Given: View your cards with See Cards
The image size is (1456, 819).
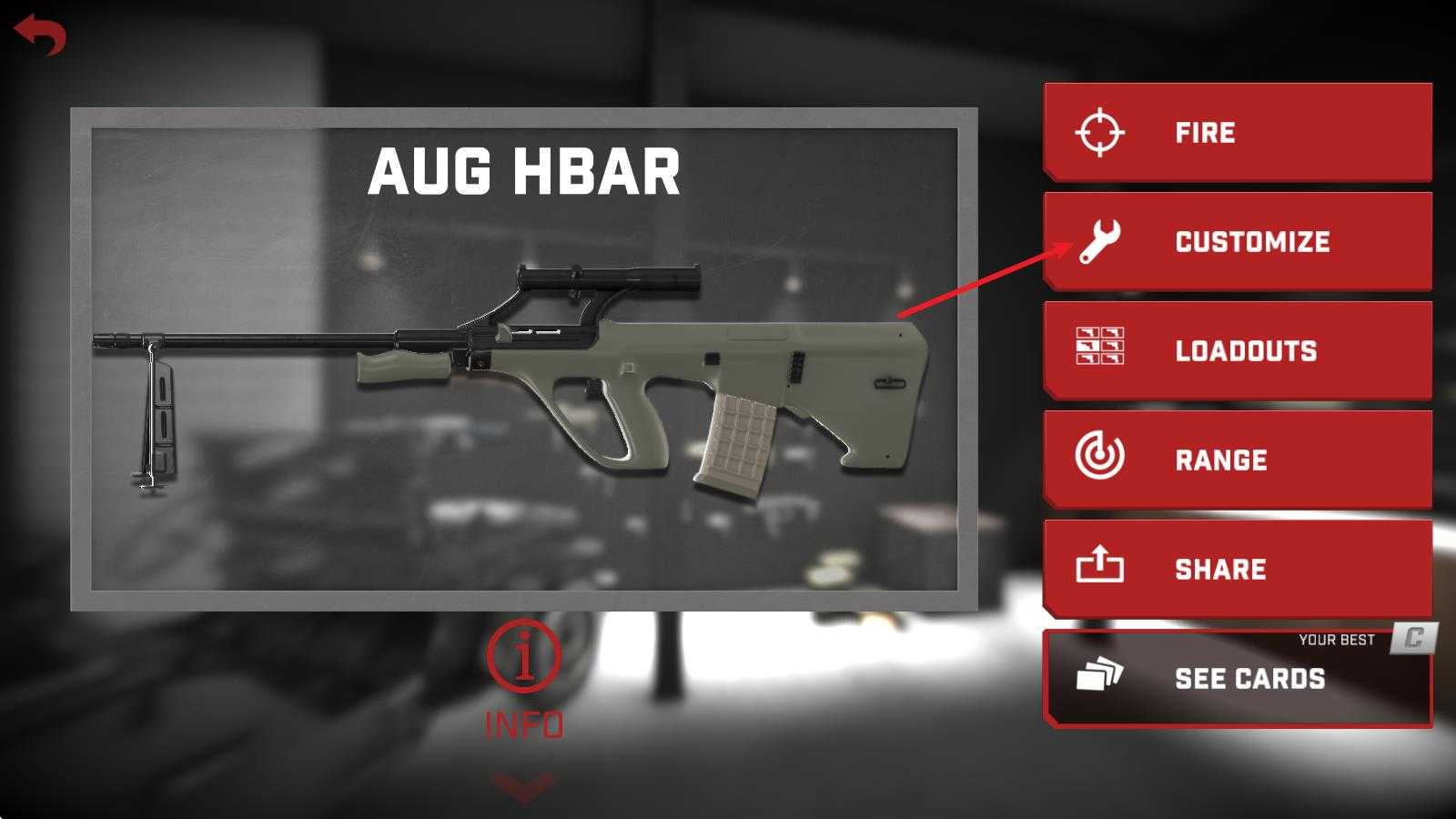Looking at the screenshot, I should click(x=1238, y=679).
